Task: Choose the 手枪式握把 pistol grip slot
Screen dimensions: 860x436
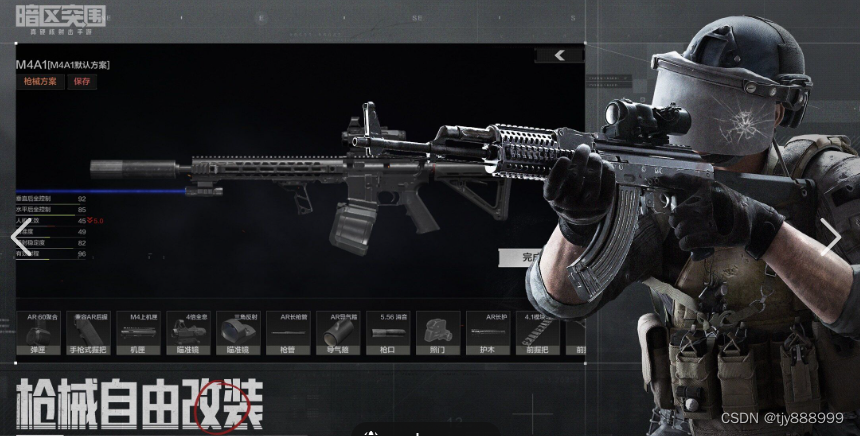Action: [88, 334]
